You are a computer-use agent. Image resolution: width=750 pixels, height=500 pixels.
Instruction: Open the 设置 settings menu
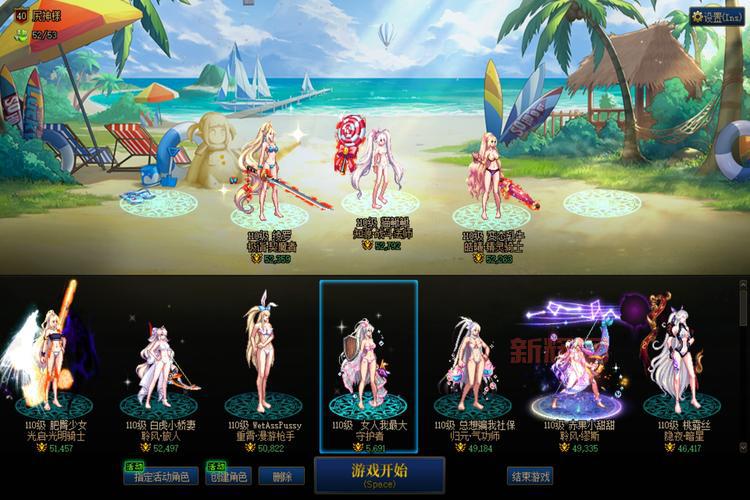tap(717, 17)
